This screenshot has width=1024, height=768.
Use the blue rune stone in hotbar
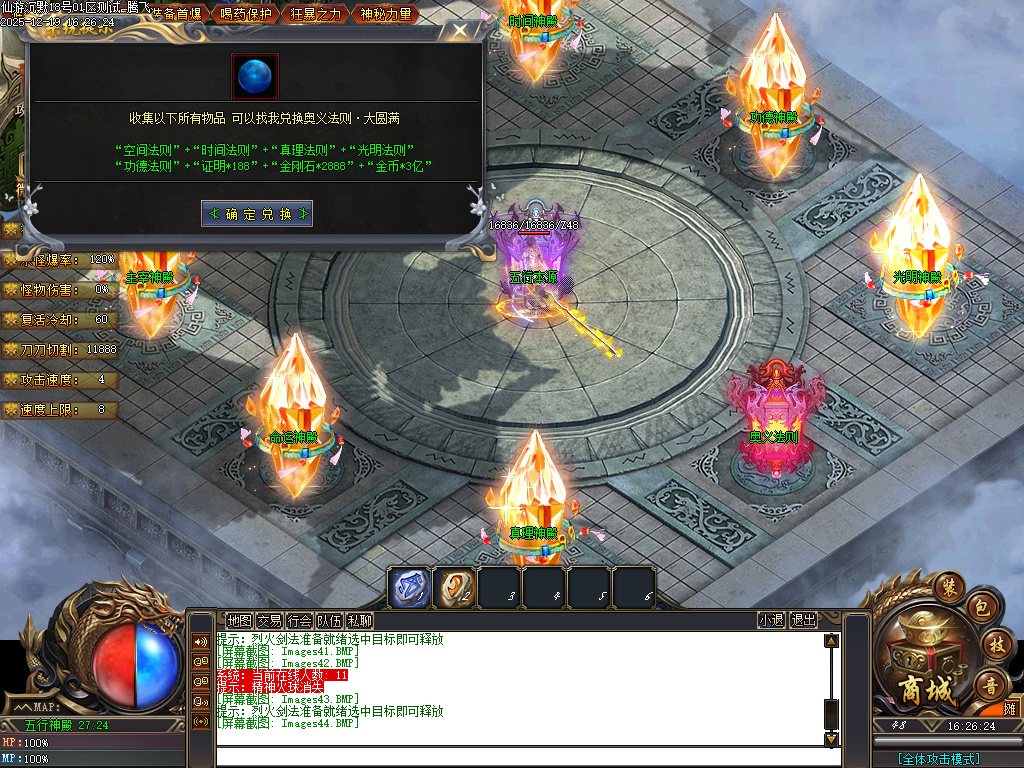410,588
